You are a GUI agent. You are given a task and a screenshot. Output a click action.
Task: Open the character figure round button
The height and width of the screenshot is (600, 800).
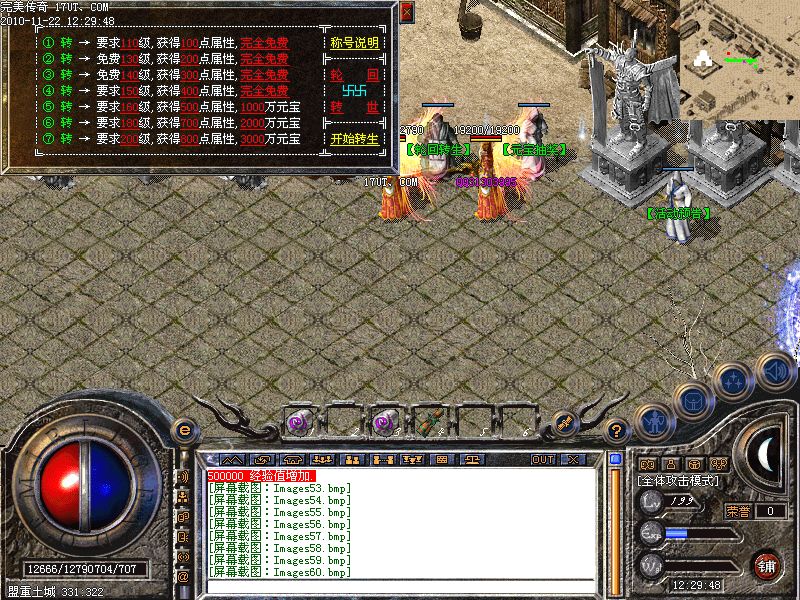[x=652, y=421]
